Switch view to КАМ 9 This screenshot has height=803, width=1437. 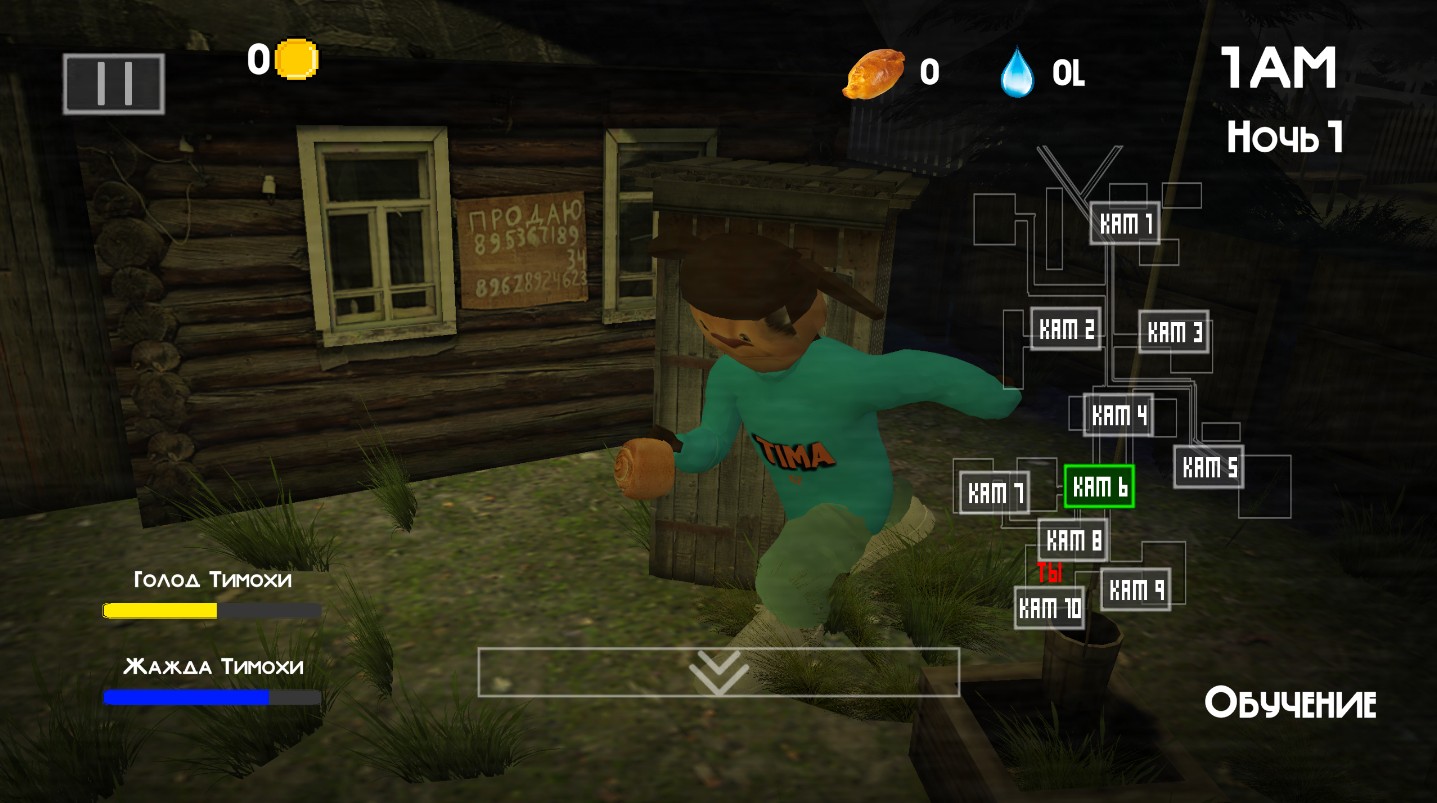pyautogui.click(x=1136, y=589)
